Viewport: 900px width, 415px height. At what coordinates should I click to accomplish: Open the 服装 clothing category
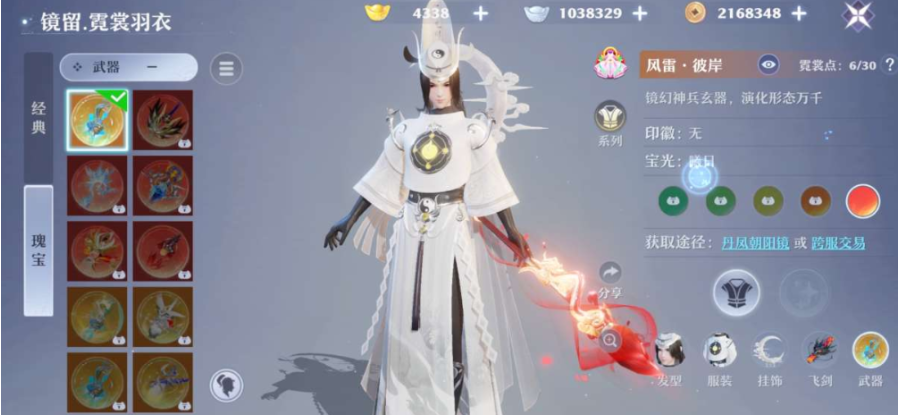click(719, 355)
